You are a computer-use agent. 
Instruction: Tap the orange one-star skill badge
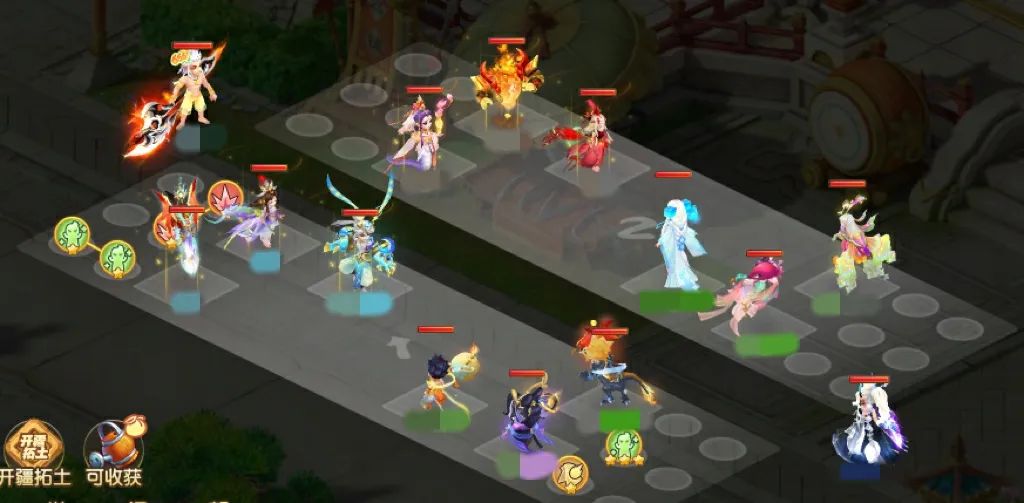coord(571,470)
